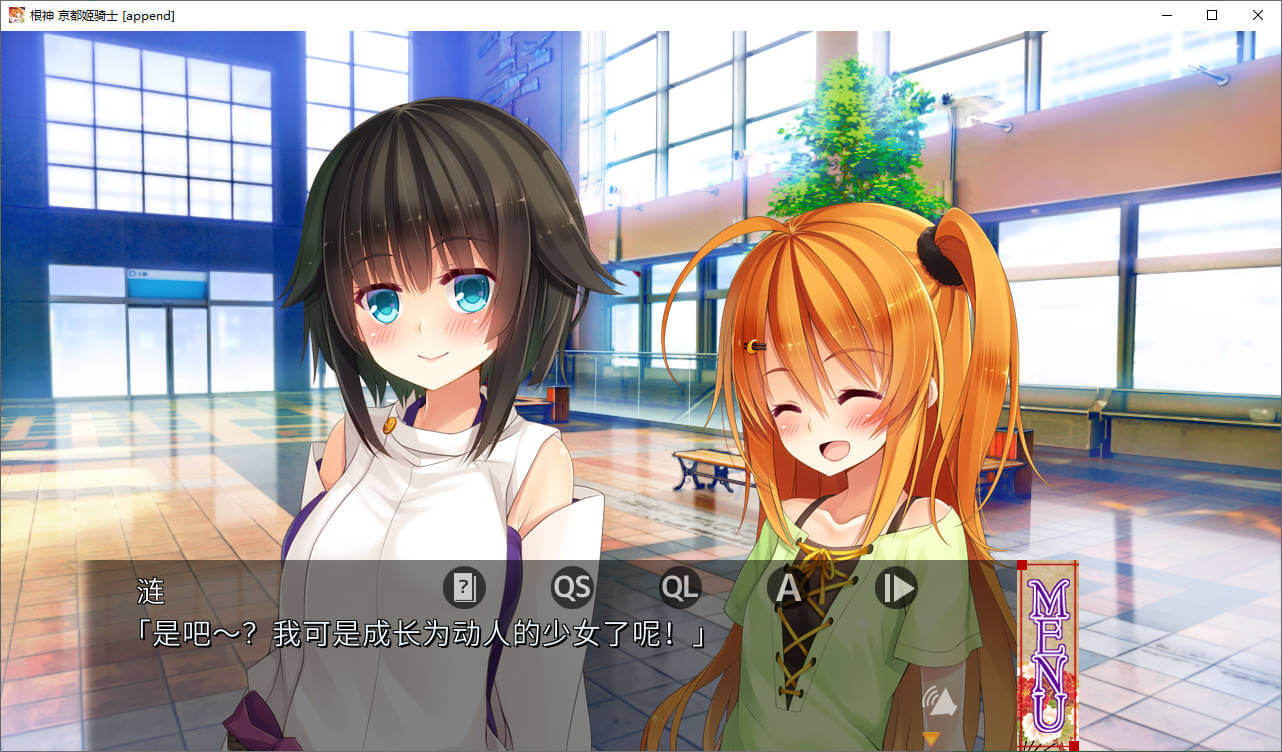This screenshot has width=1282, height=752.
Task: Close the game window
Action: (x=1258, y=15)
